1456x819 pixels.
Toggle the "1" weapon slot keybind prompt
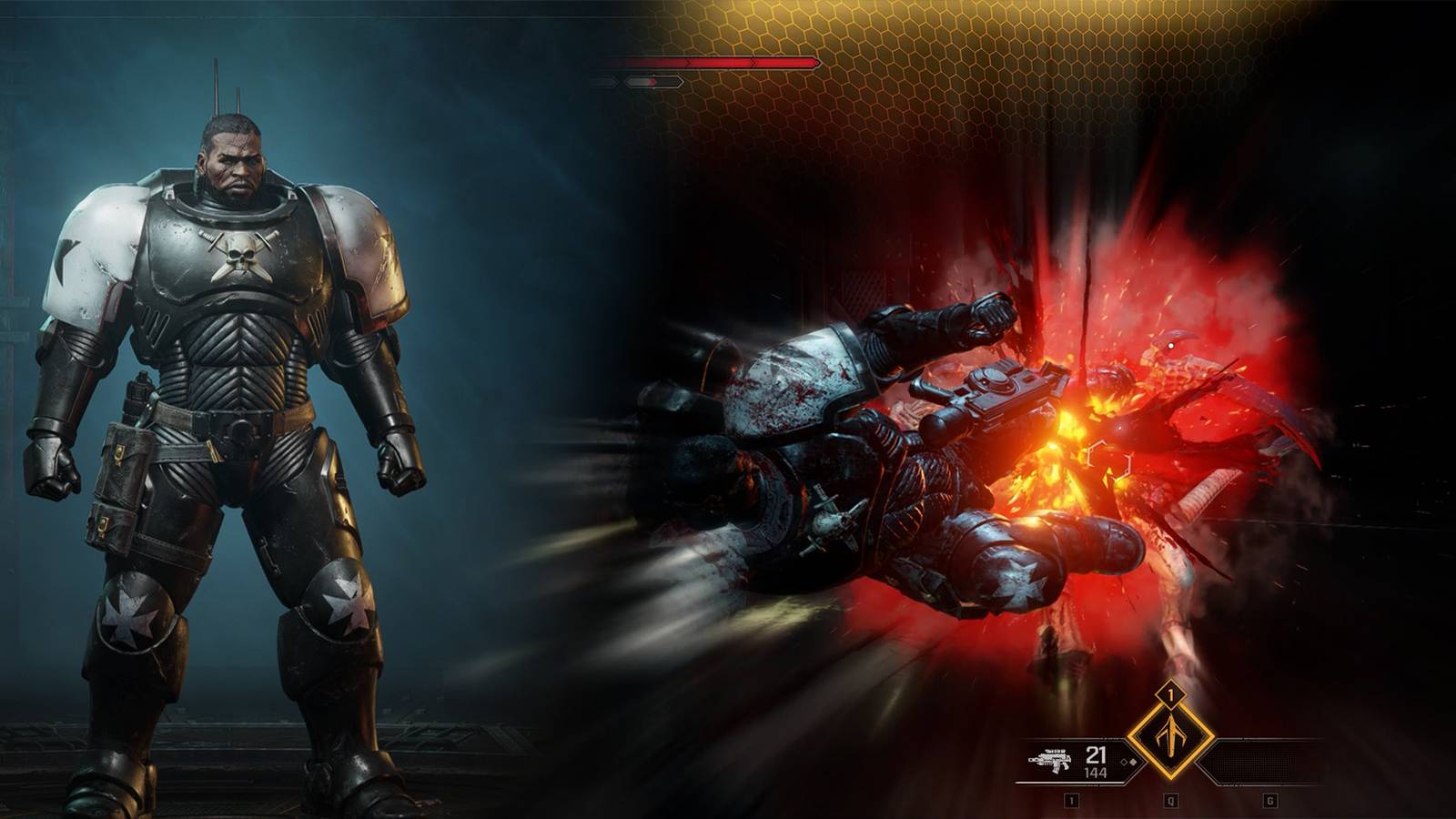coord(1070,800)
